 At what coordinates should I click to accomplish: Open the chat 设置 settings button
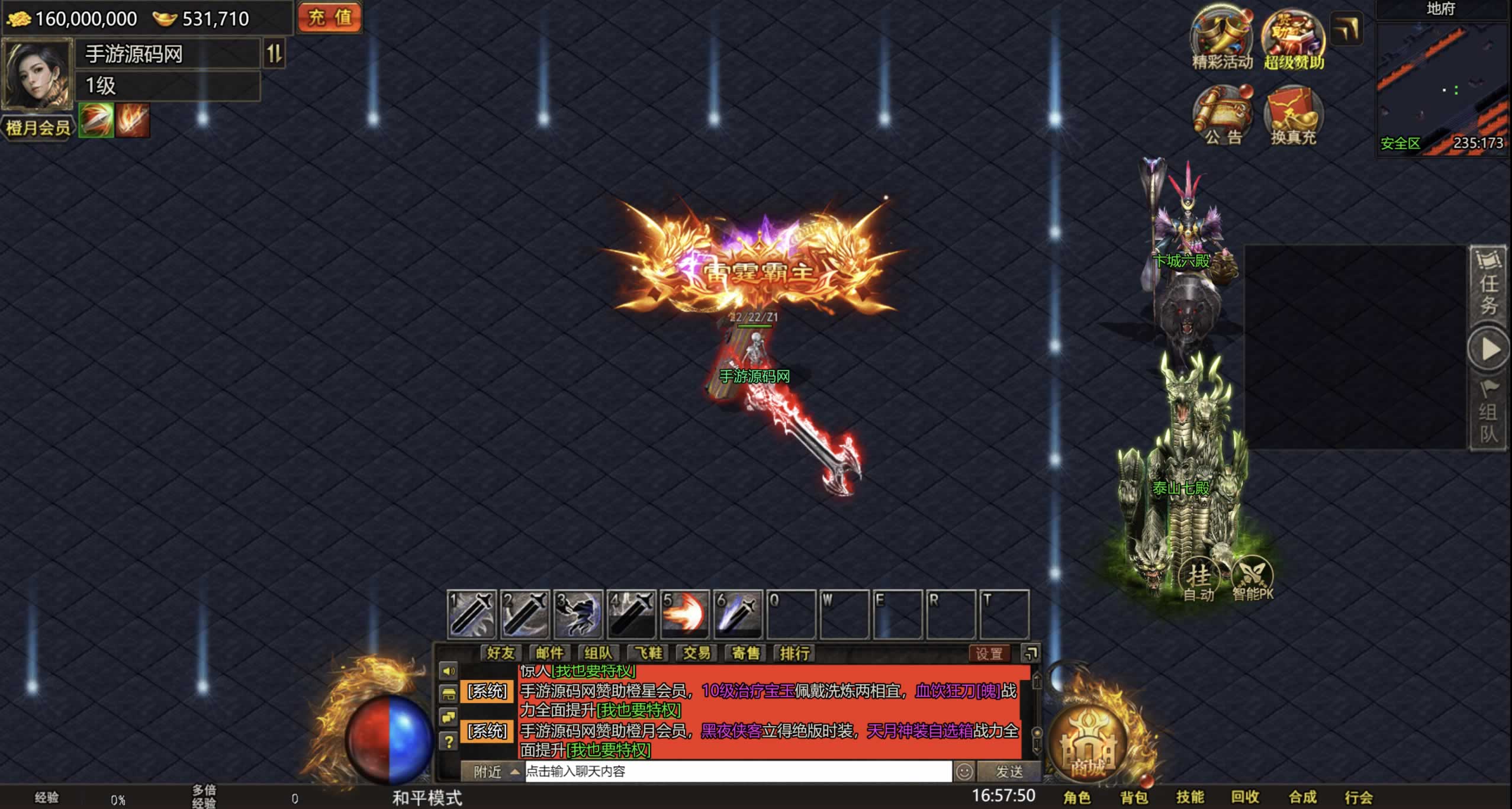tap(989, 653)
